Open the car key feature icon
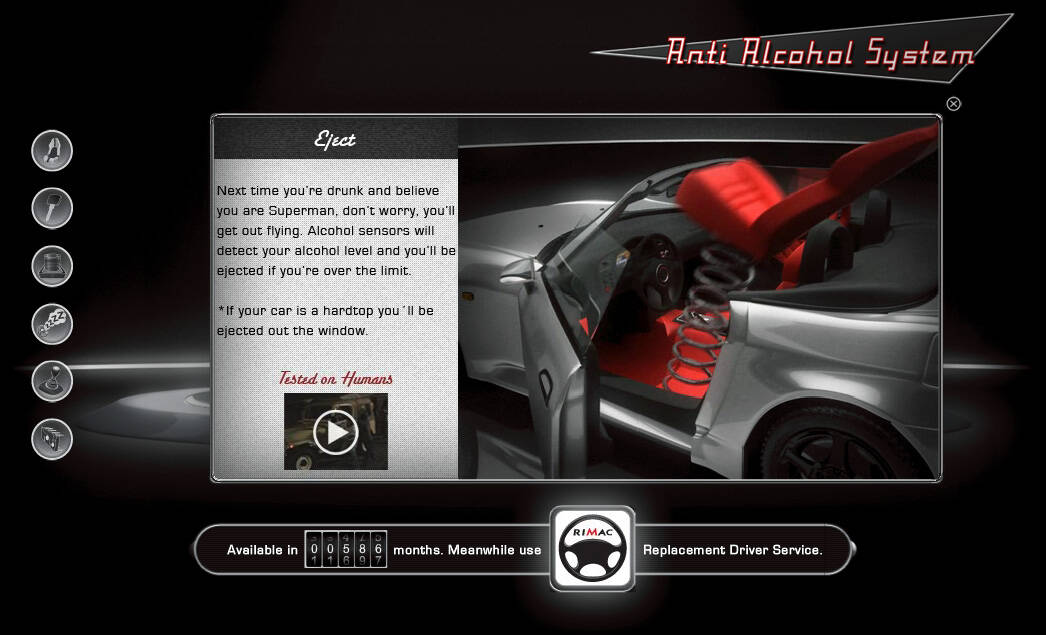The width and height of the screenshot is (1046, 635). point(52,208)
